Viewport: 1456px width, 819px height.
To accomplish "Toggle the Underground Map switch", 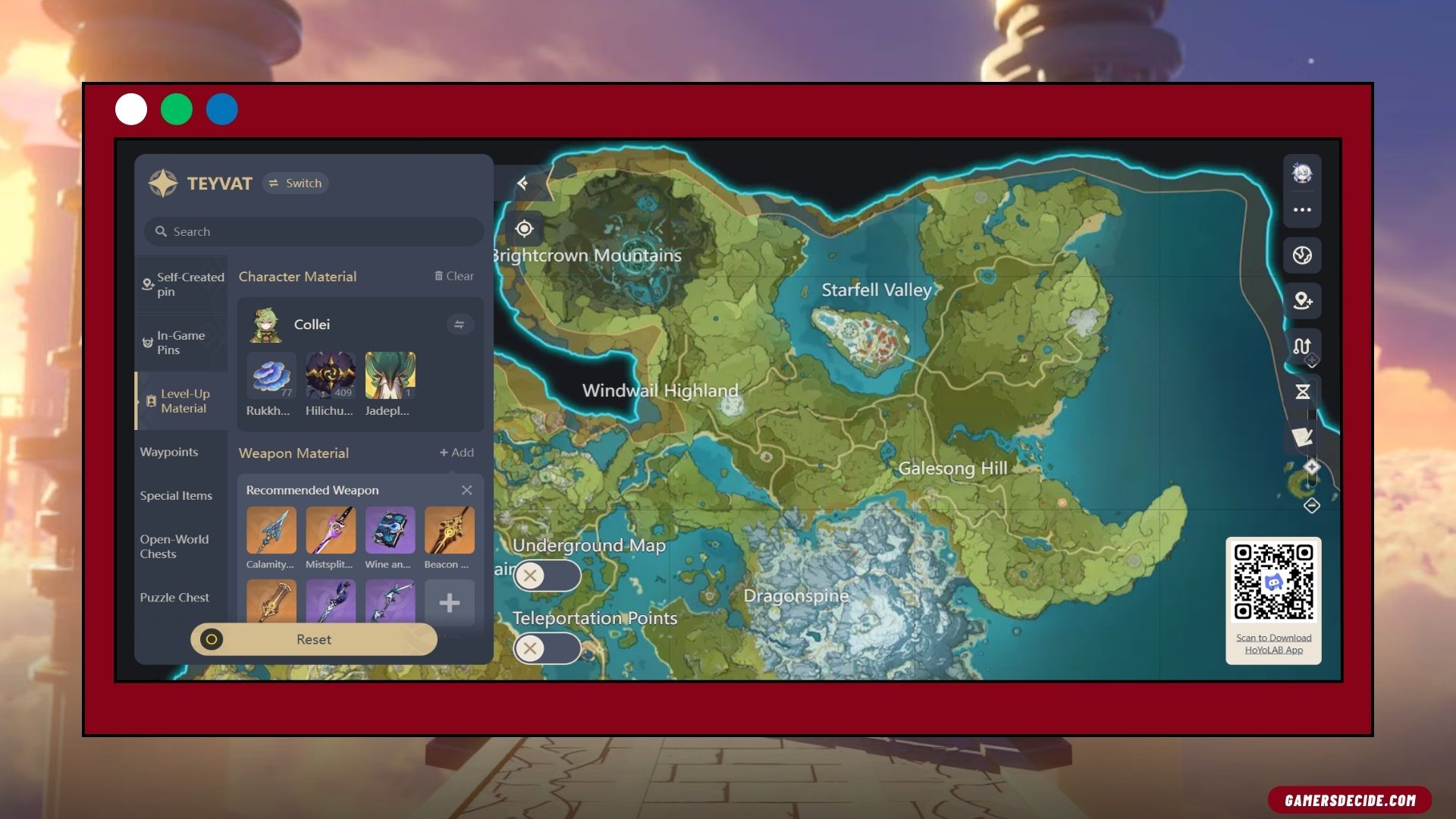I will point(547,576).
